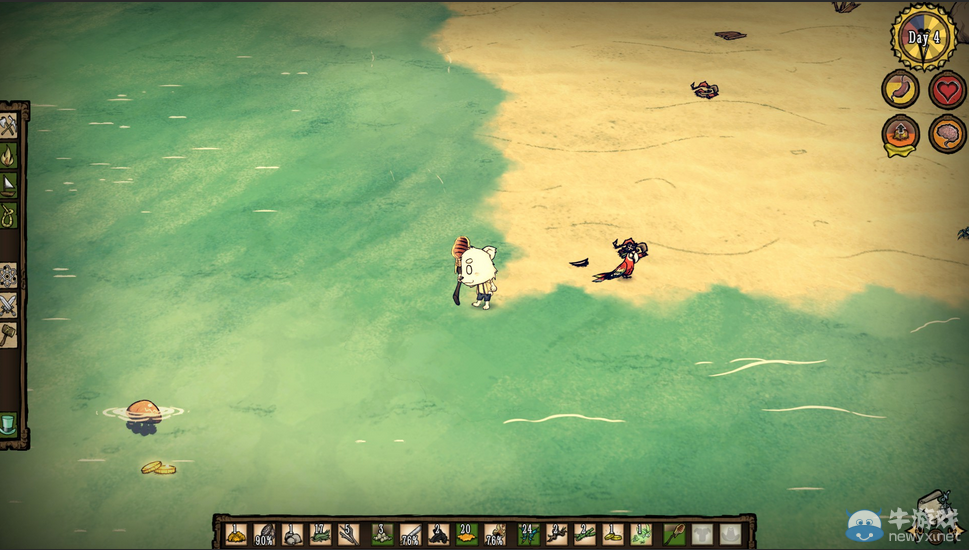This screenshot has width=969, height=550.
Task: Choose the seeds stack of 3
Action: click(x=381, y=534)
